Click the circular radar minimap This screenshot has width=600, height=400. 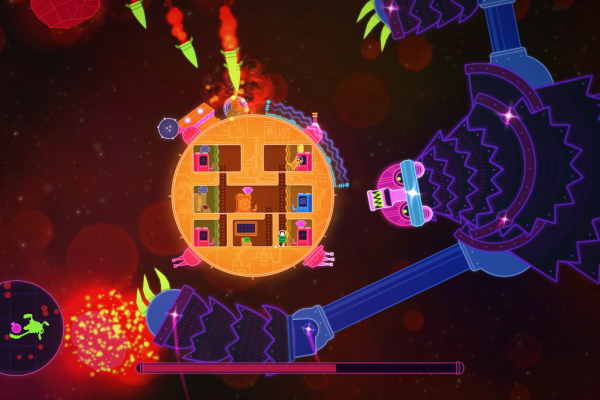[28, 327]
